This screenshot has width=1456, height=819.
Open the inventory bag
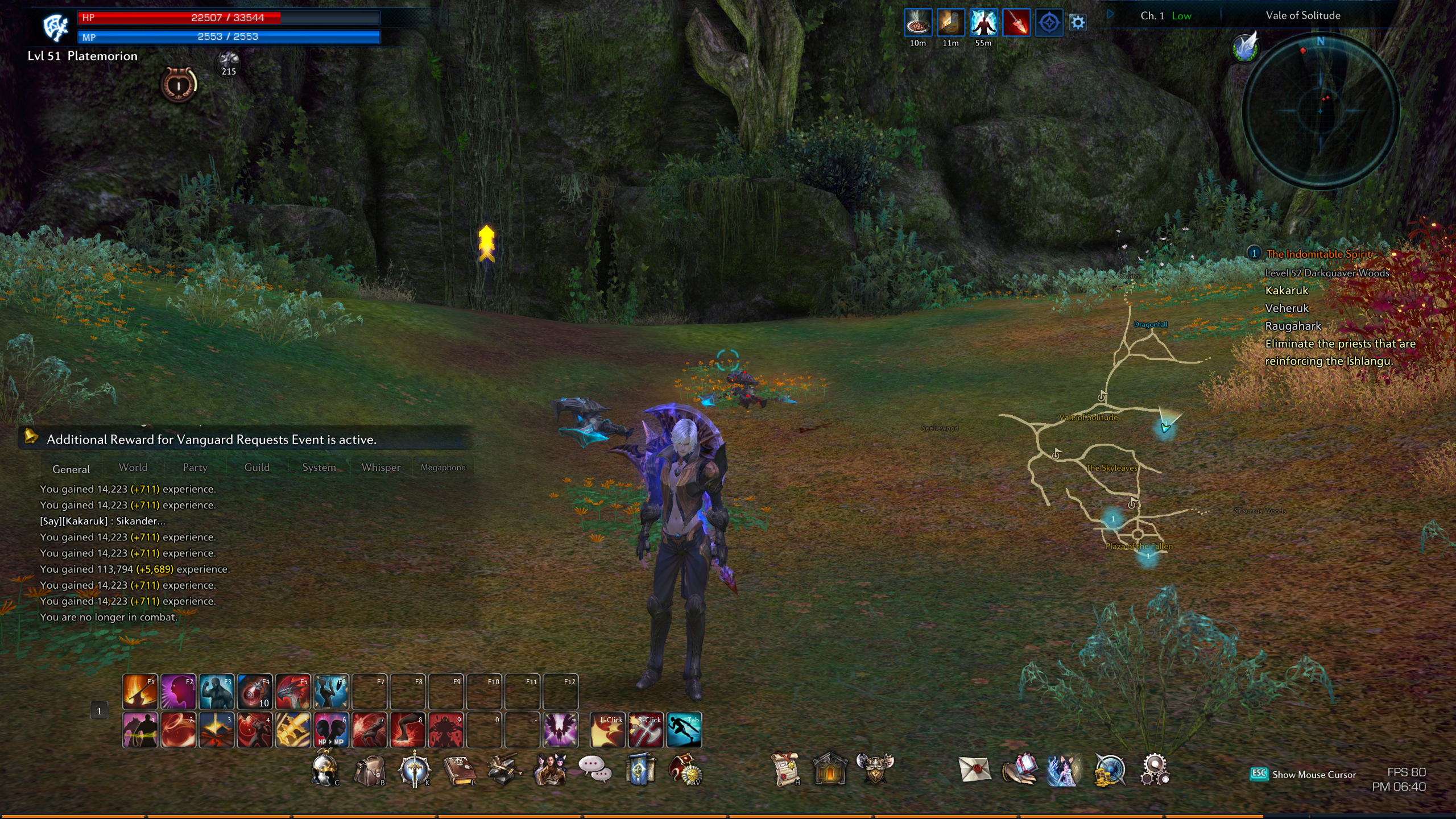tap(369, 771)
